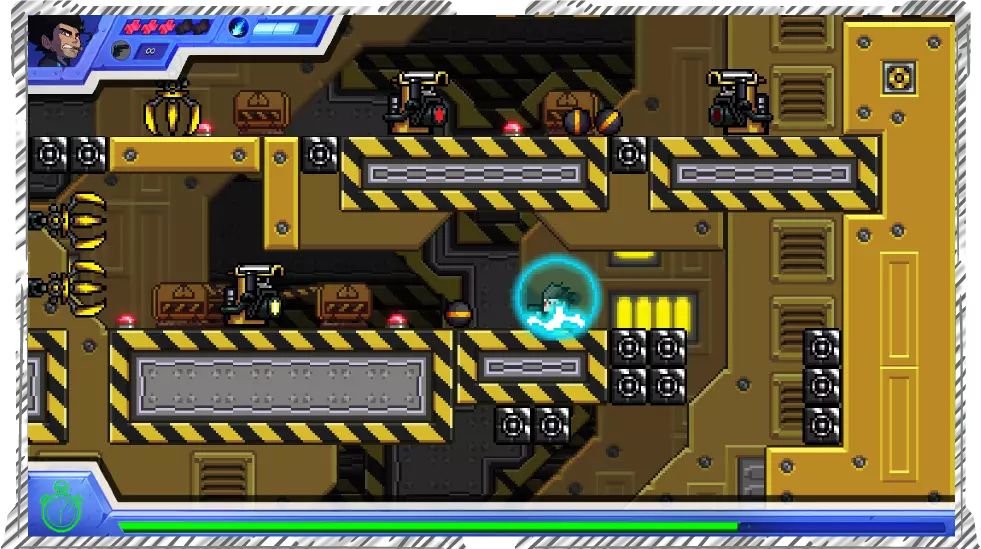Activate the blue energy dash icon
Screen dimensions: 981x549
239,28
